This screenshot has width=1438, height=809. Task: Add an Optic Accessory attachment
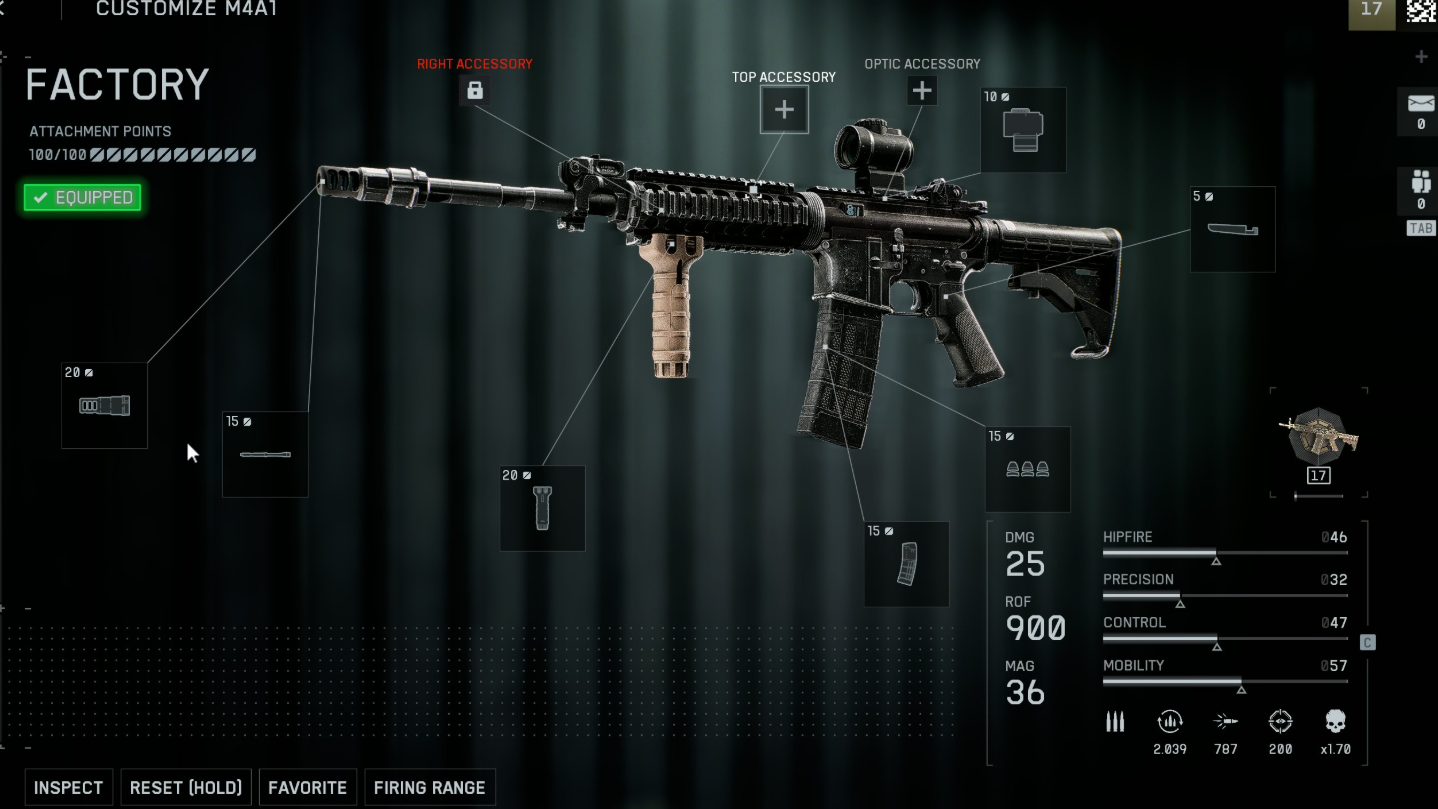click(921, 91)
